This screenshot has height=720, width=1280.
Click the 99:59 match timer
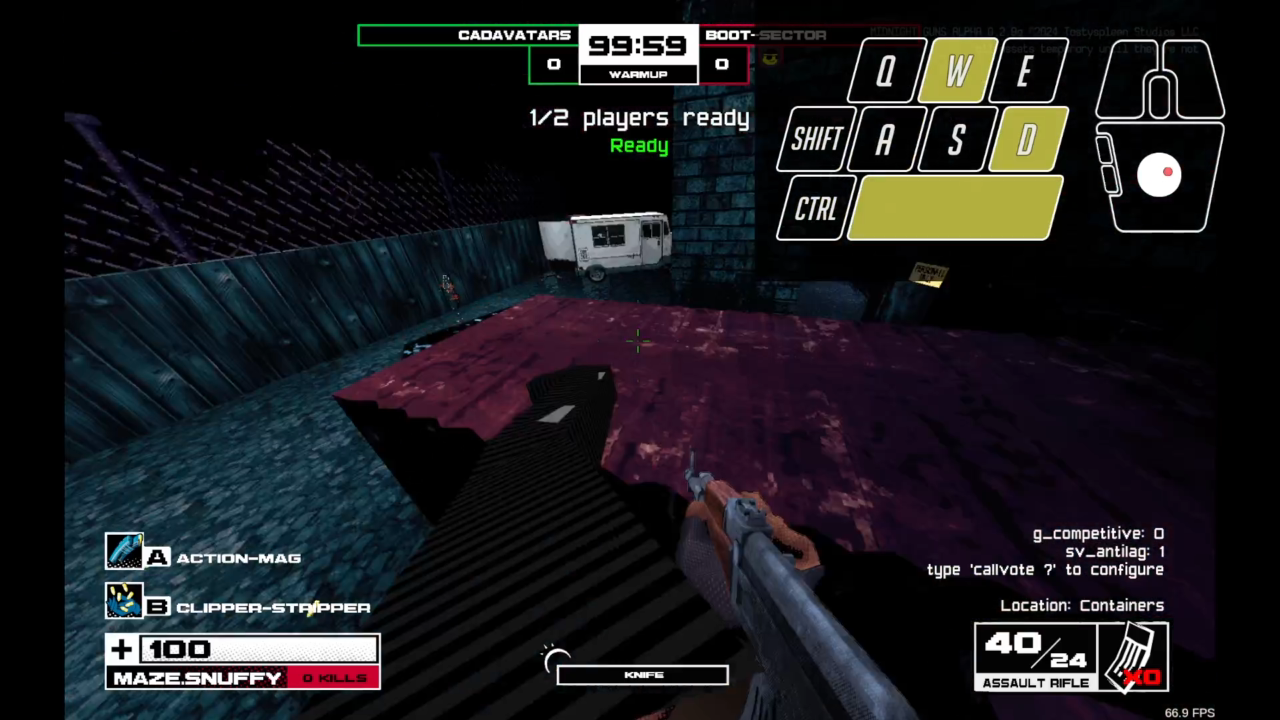tap(636, 46)
